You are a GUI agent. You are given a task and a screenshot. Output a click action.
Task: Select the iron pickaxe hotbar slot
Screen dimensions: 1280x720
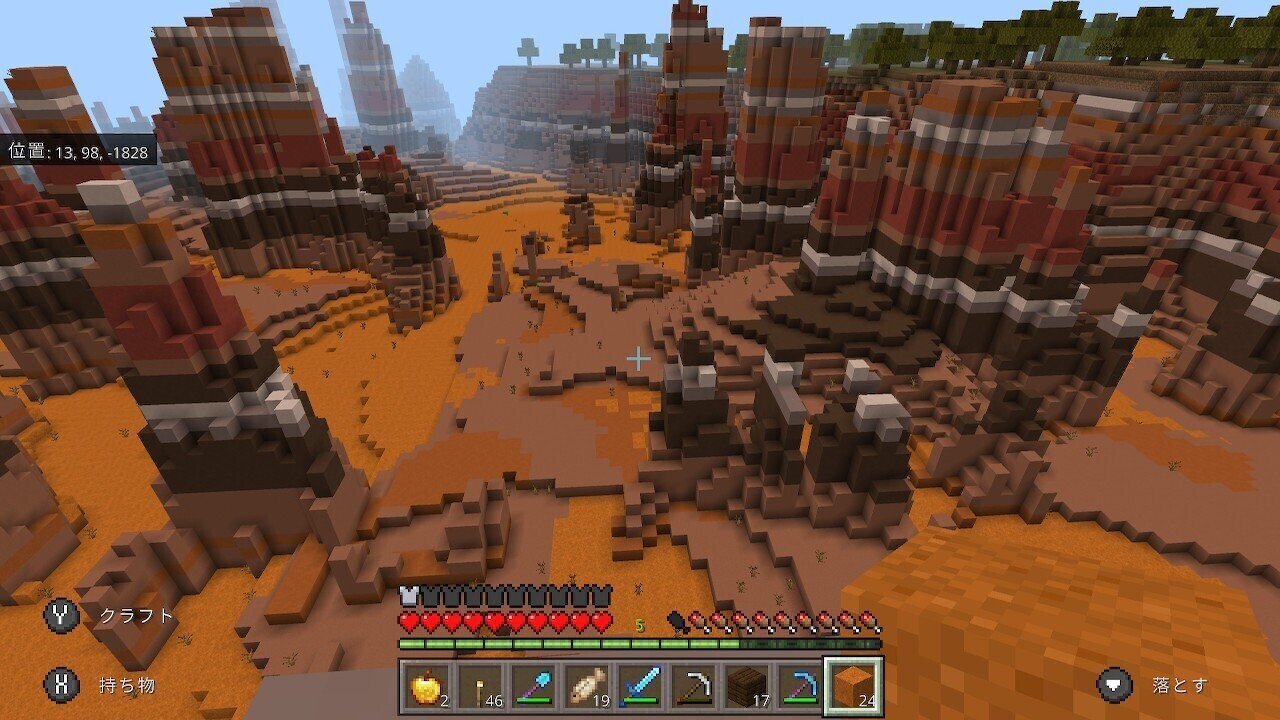692,686
